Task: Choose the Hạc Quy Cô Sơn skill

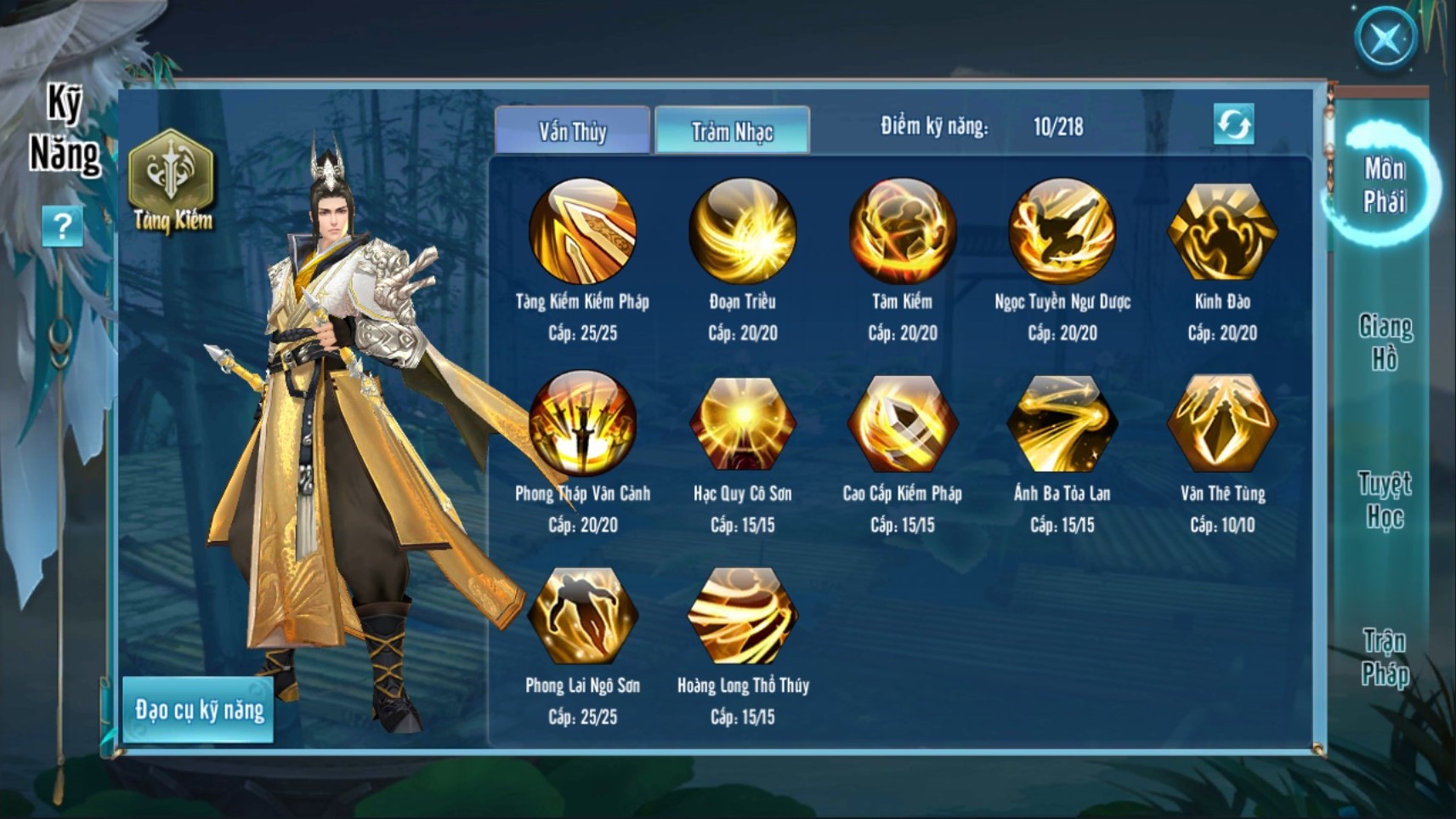Action: click(x=742, y=423)
